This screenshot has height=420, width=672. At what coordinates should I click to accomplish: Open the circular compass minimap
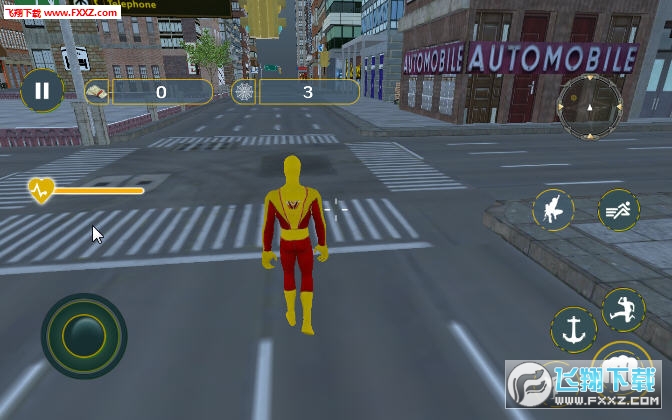click(x=589, y=106)
